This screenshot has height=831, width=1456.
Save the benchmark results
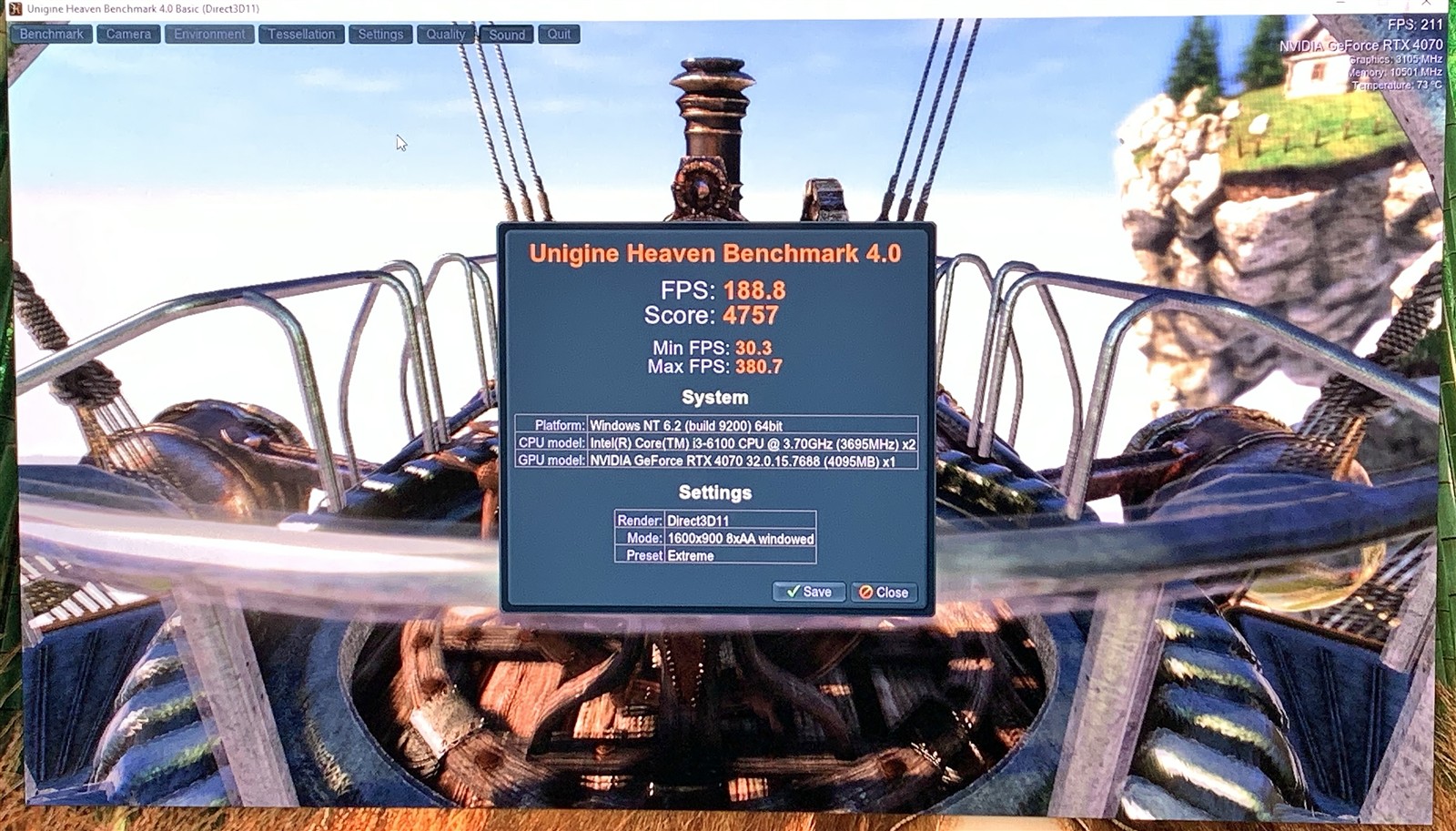pyautogui.click(x=808, y=592)
